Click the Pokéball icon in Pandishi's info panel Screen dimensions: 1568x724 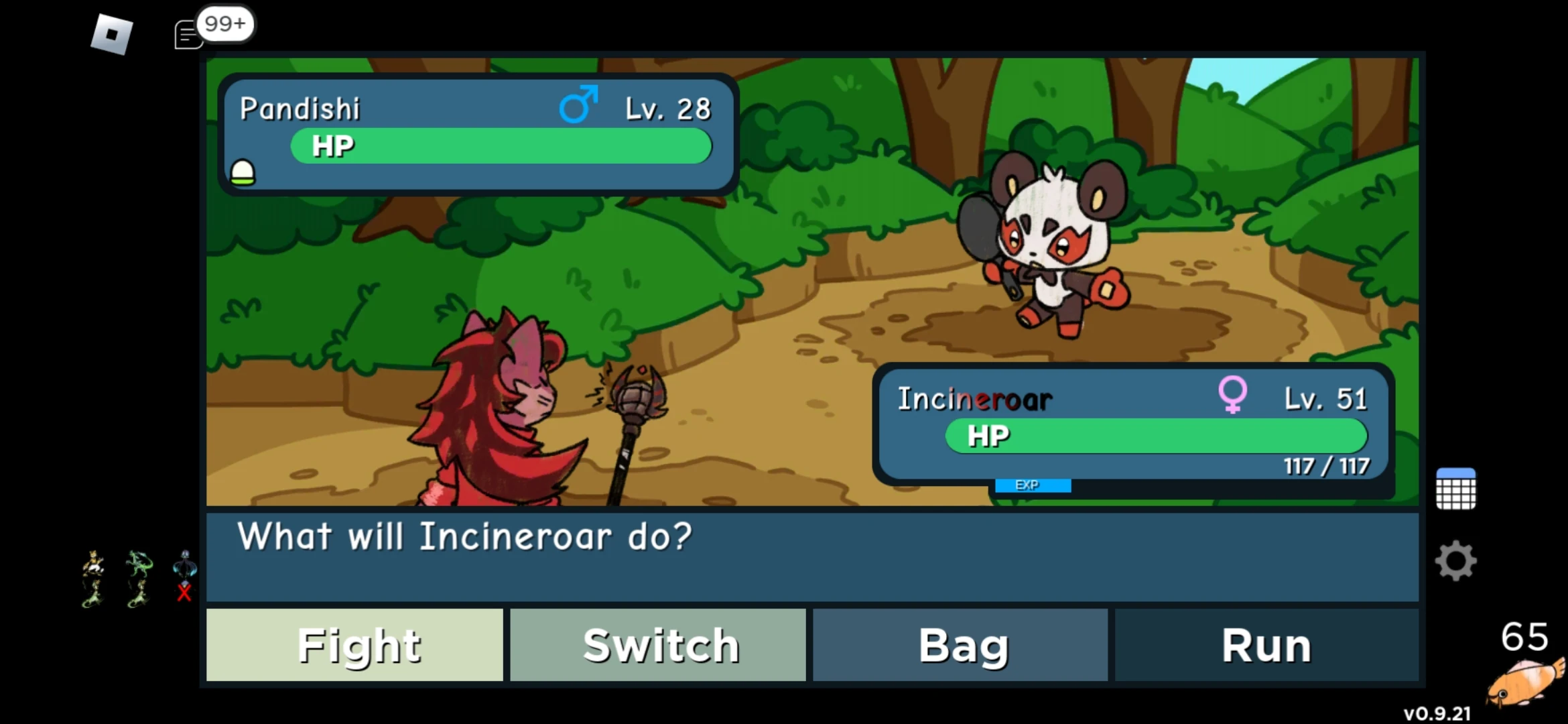(x=243, y=173)
